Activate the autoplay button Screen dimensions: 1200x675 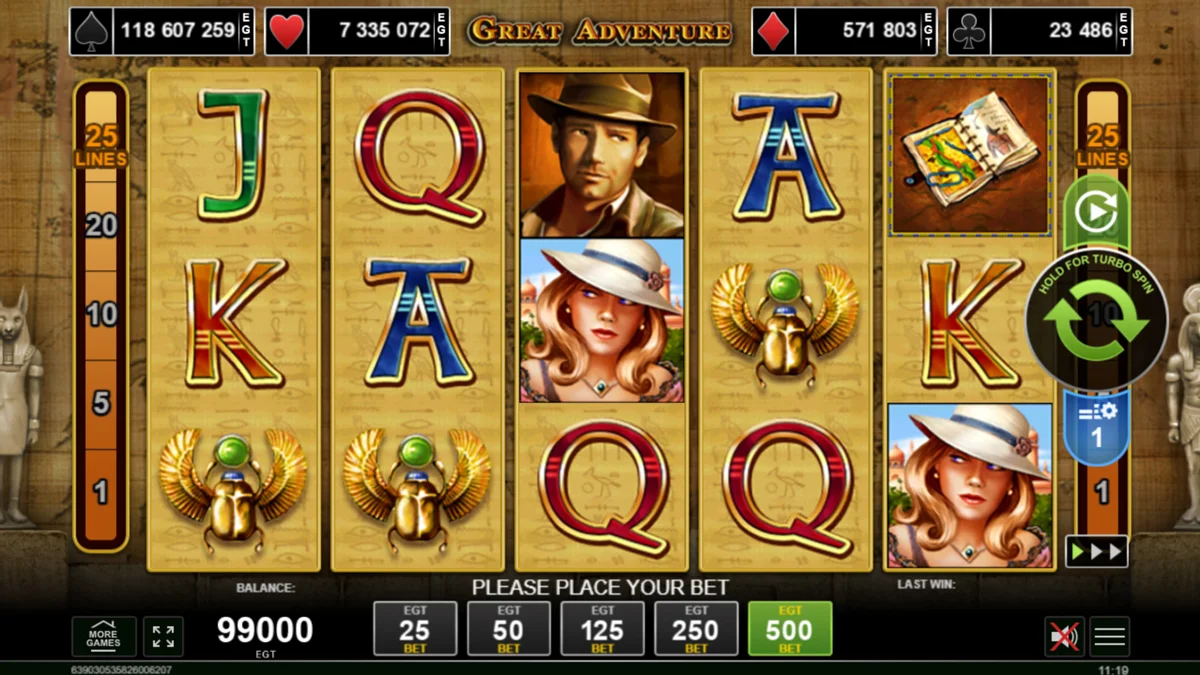pos(1096,212)
